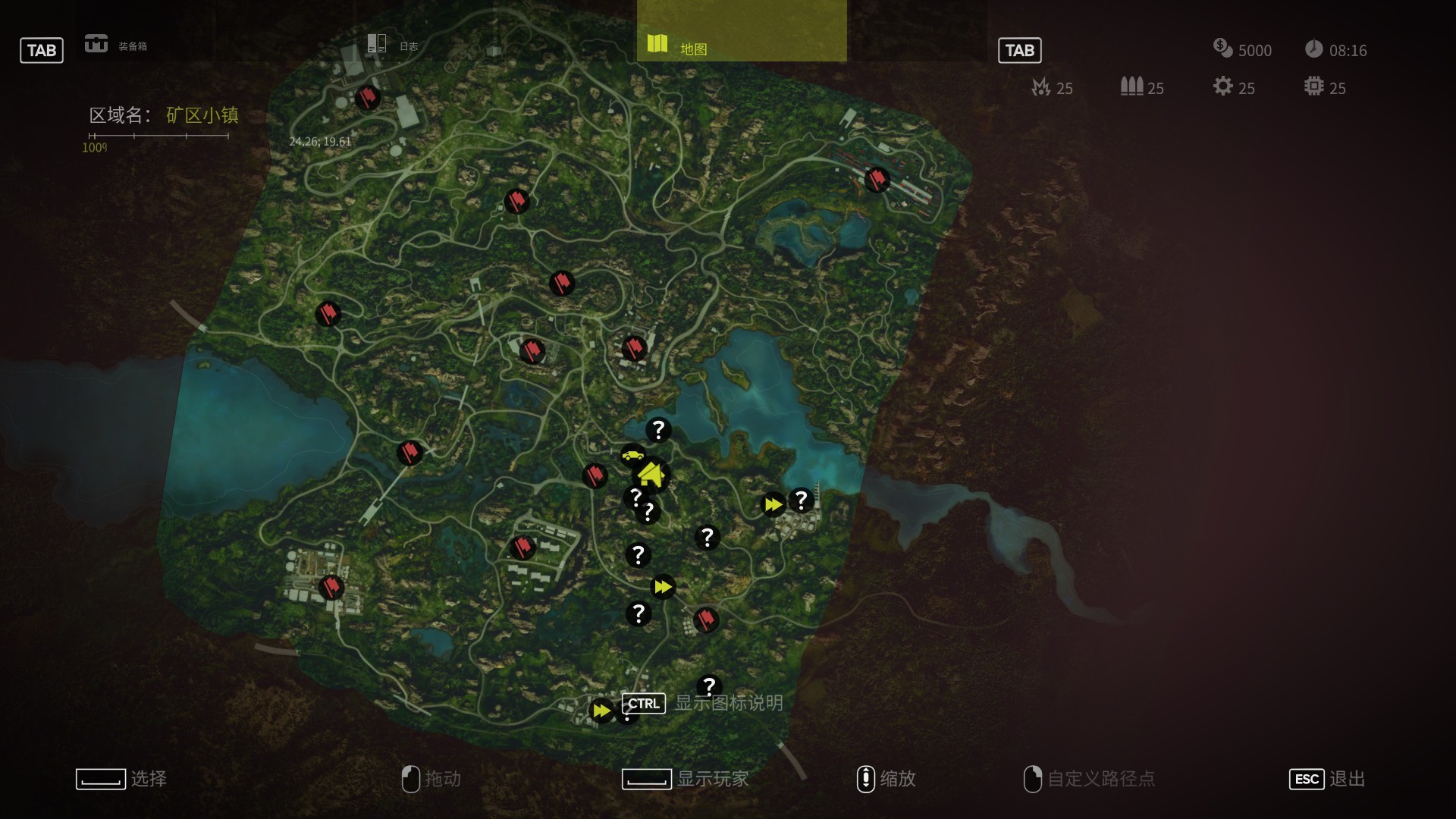The height and width of the screenshot is (819, 1456).
Task: Click the yellow car marker on map
Action: click(x=632, y=455)
